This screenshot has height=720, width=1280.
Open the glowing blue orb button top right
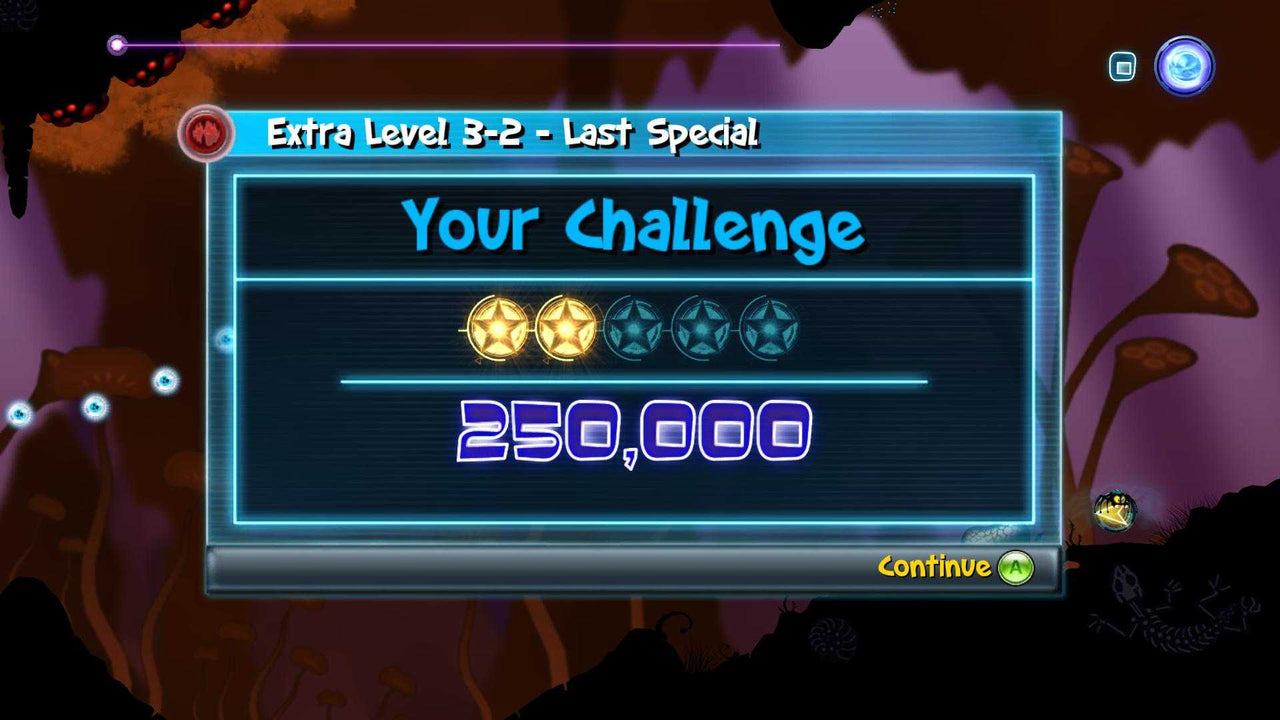point(1185,67)
